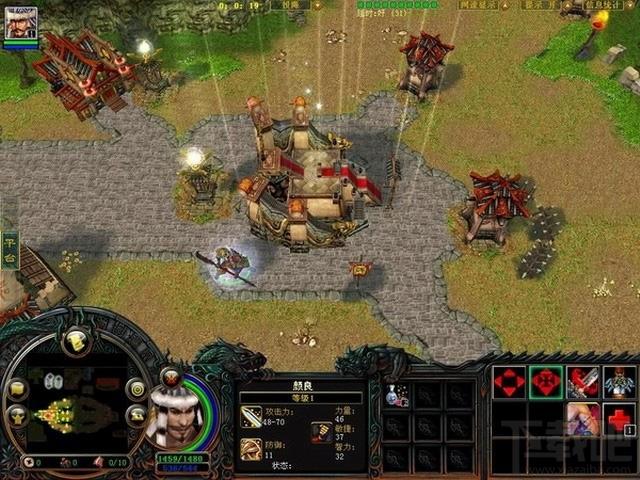
Task: Select the hero portrait icon at top-left
Action: [x=20, y=22]
